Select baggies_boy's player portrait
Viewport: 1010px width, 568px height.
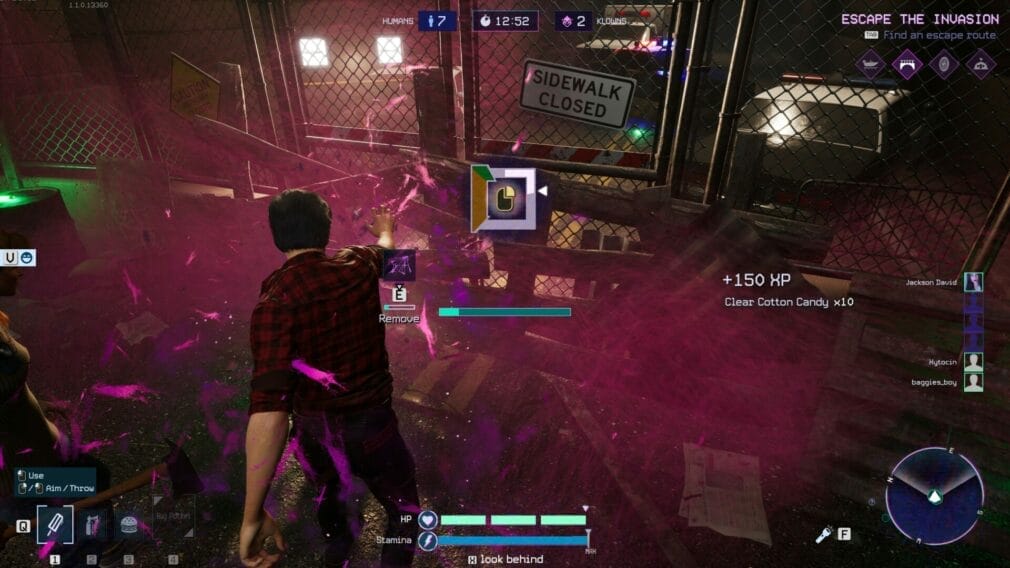click(x=973, y=381)
